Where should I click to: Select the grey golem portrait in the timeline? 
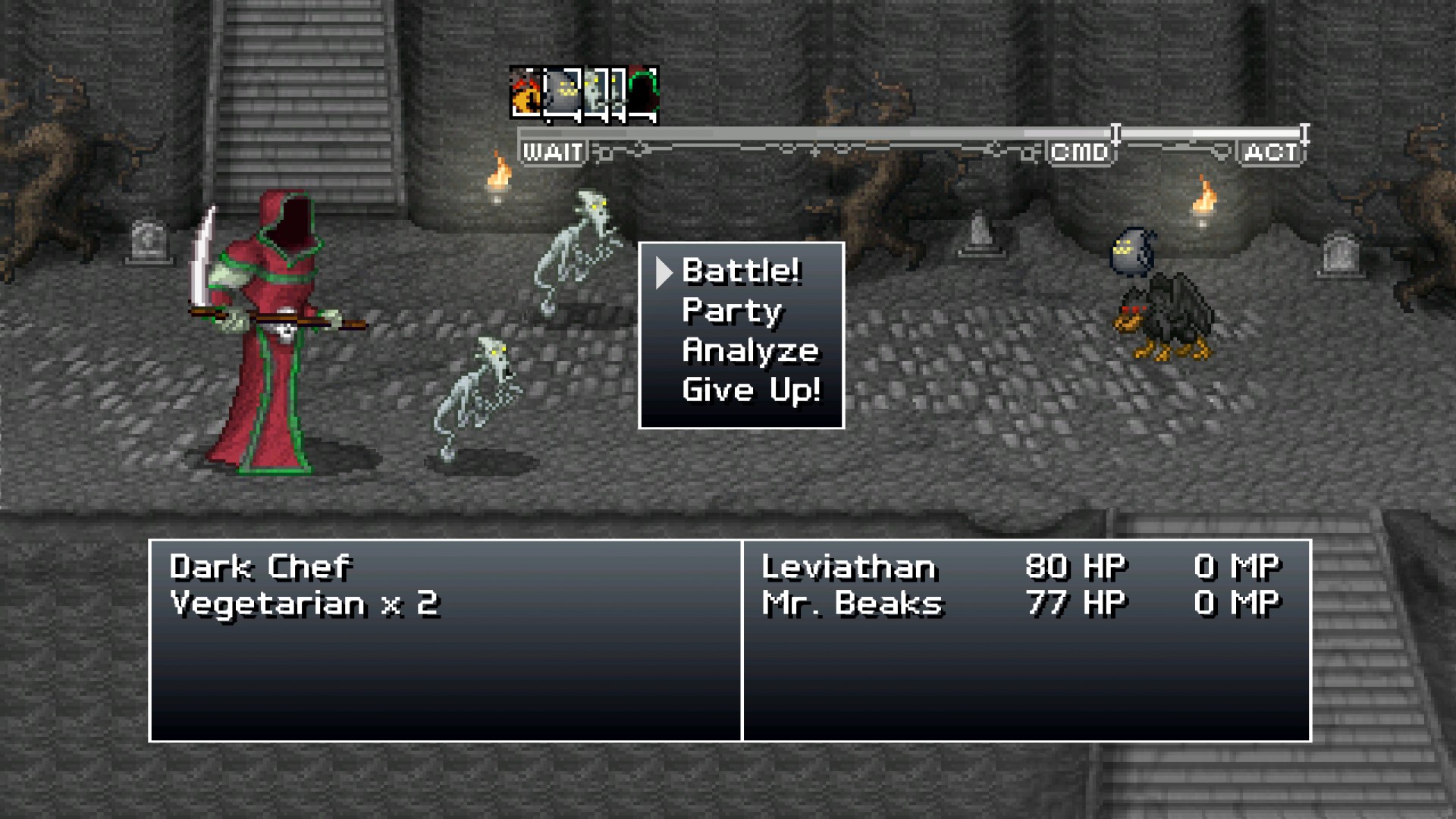[x=563, y=93]
